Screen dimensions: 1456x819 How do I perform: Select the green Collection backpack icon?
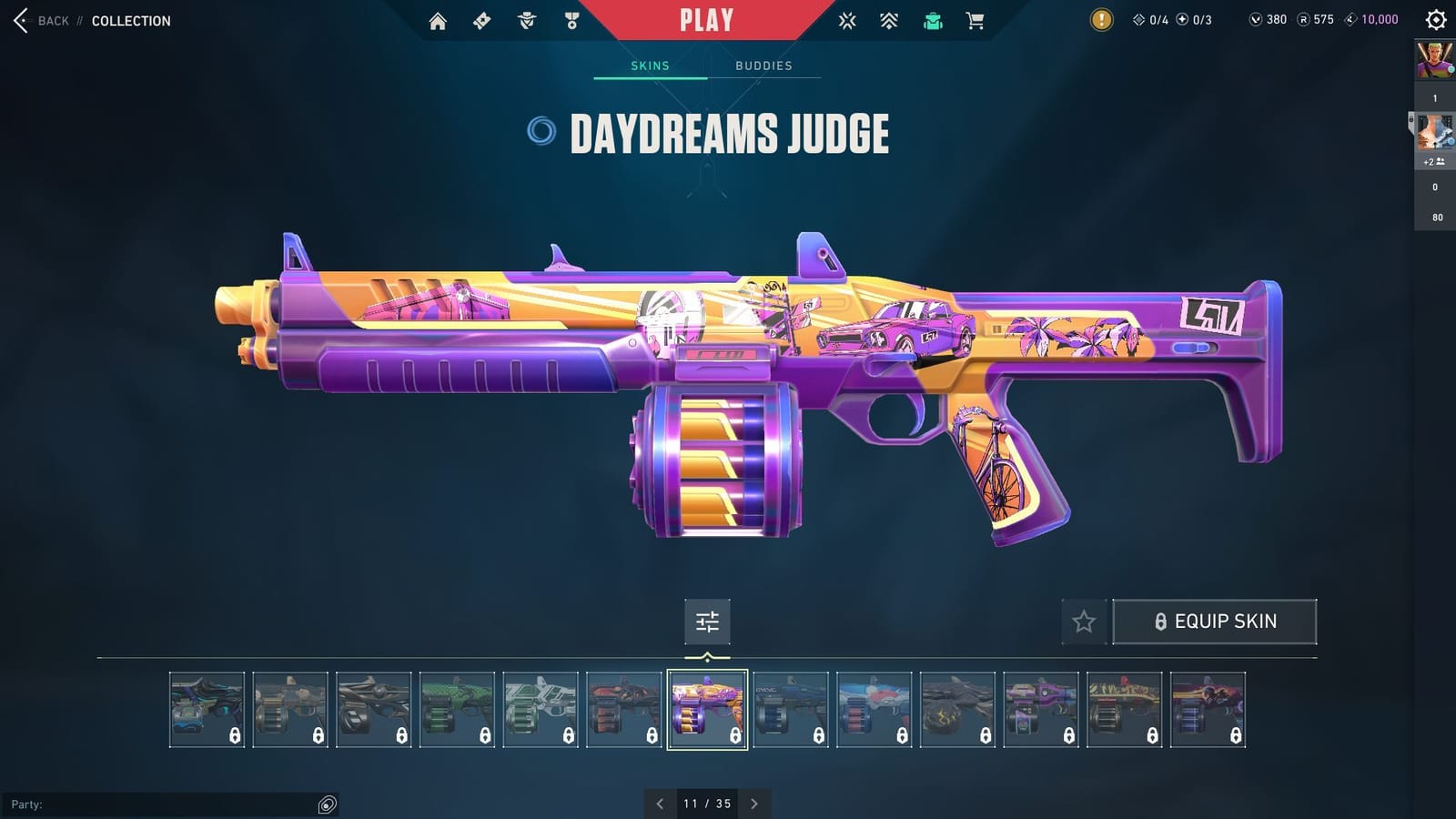click(x=933, y=20)
